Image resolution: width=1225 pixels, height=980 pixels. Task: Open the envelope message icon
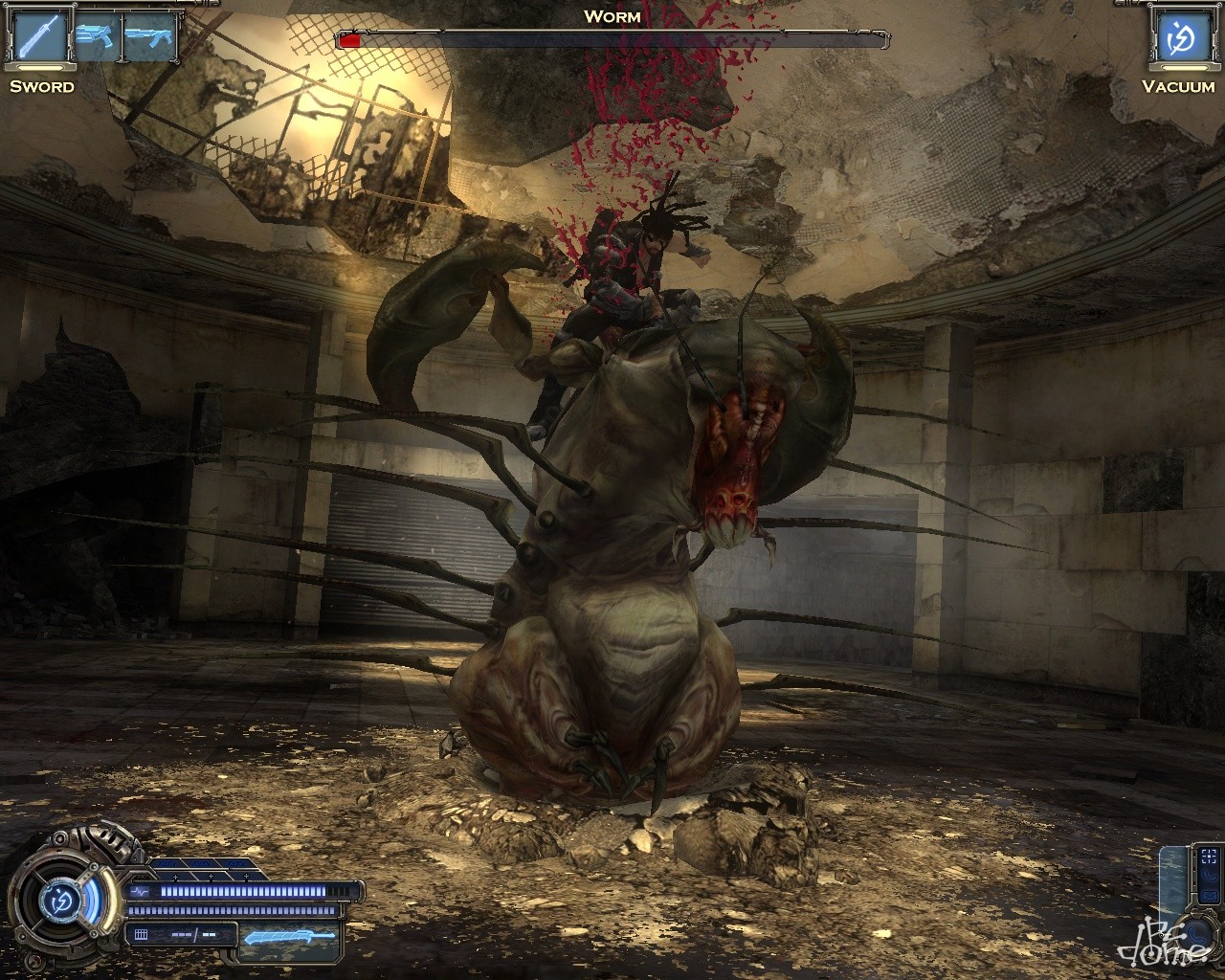(x=1210, y=896)
